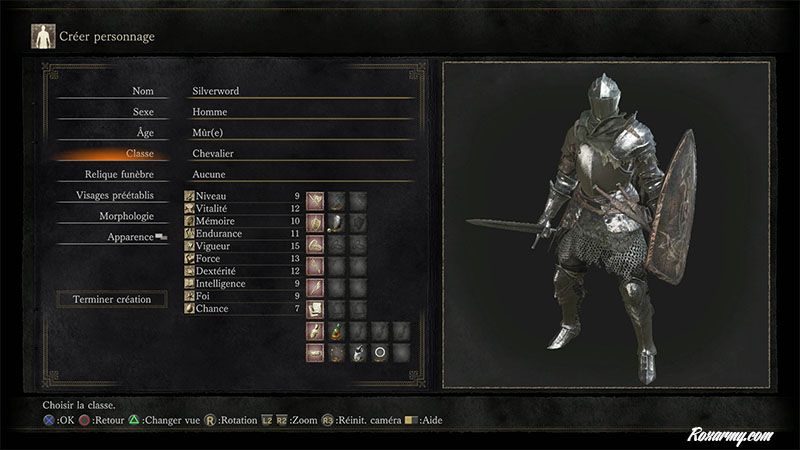Open the Morphologie menu
The width and height of the screenshot is (800, 450).
click(126, 216)
